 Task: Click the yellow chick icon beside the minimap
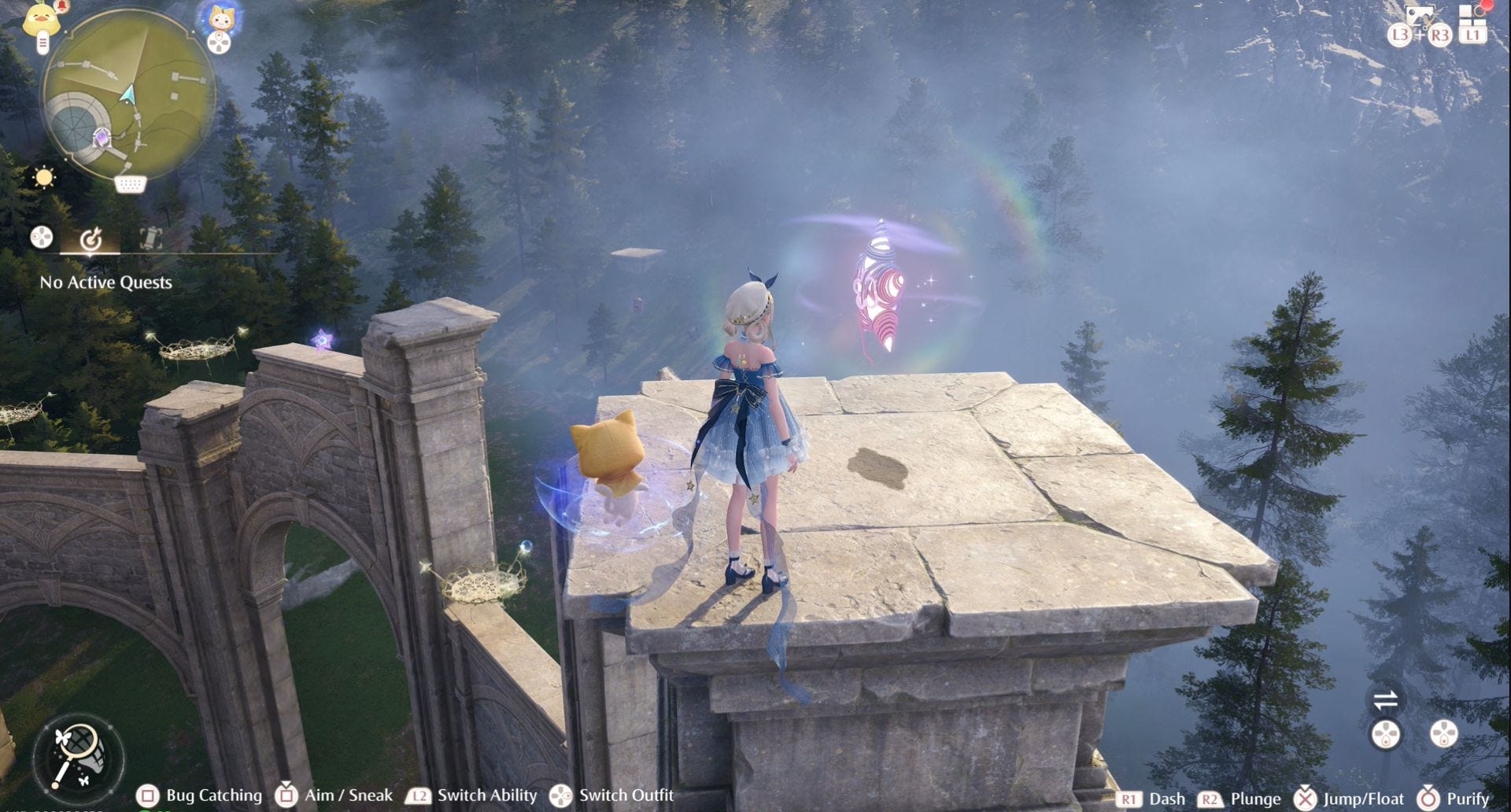pyautogui.click(x=42, y=20)
